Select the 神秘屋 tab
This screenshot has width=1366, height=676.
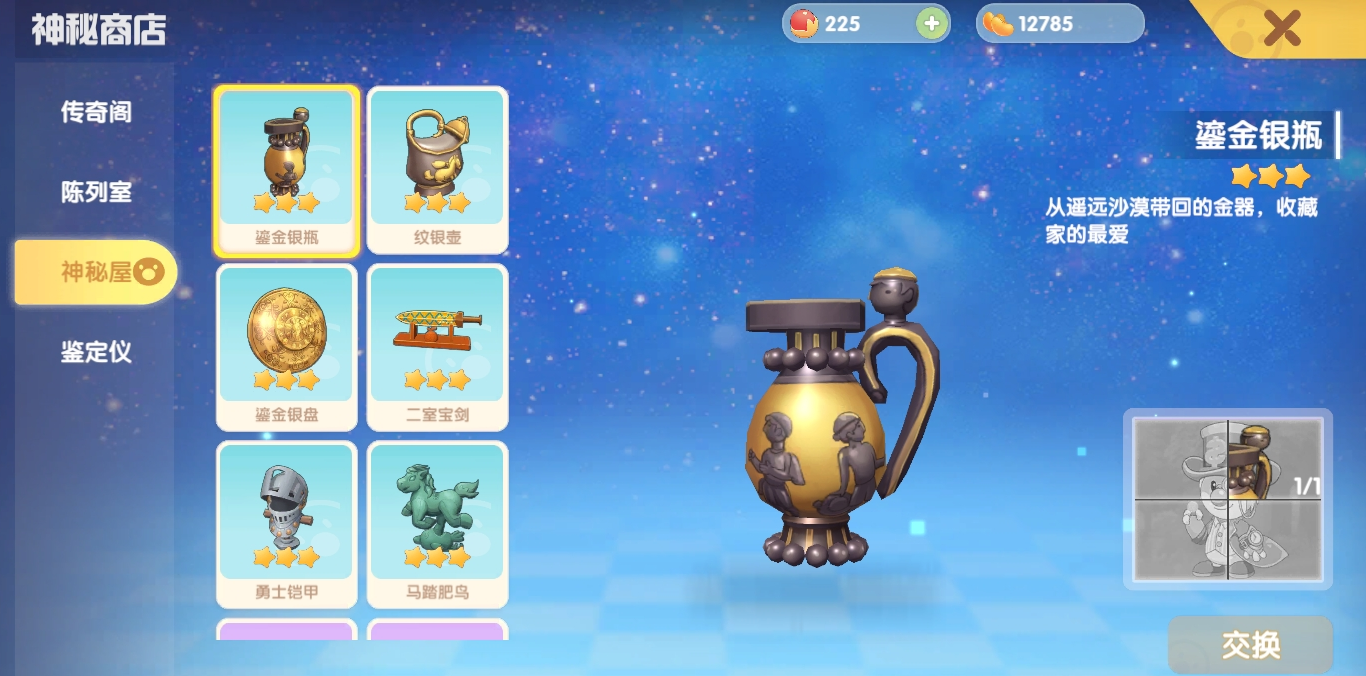click(x=96, y=272)
